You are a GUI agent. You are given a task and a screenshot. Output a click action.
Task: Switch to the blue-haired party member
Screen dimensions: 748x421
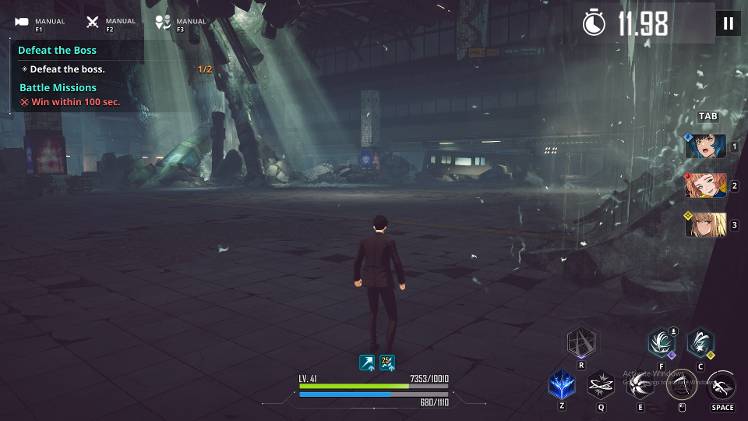click(705, 146)
